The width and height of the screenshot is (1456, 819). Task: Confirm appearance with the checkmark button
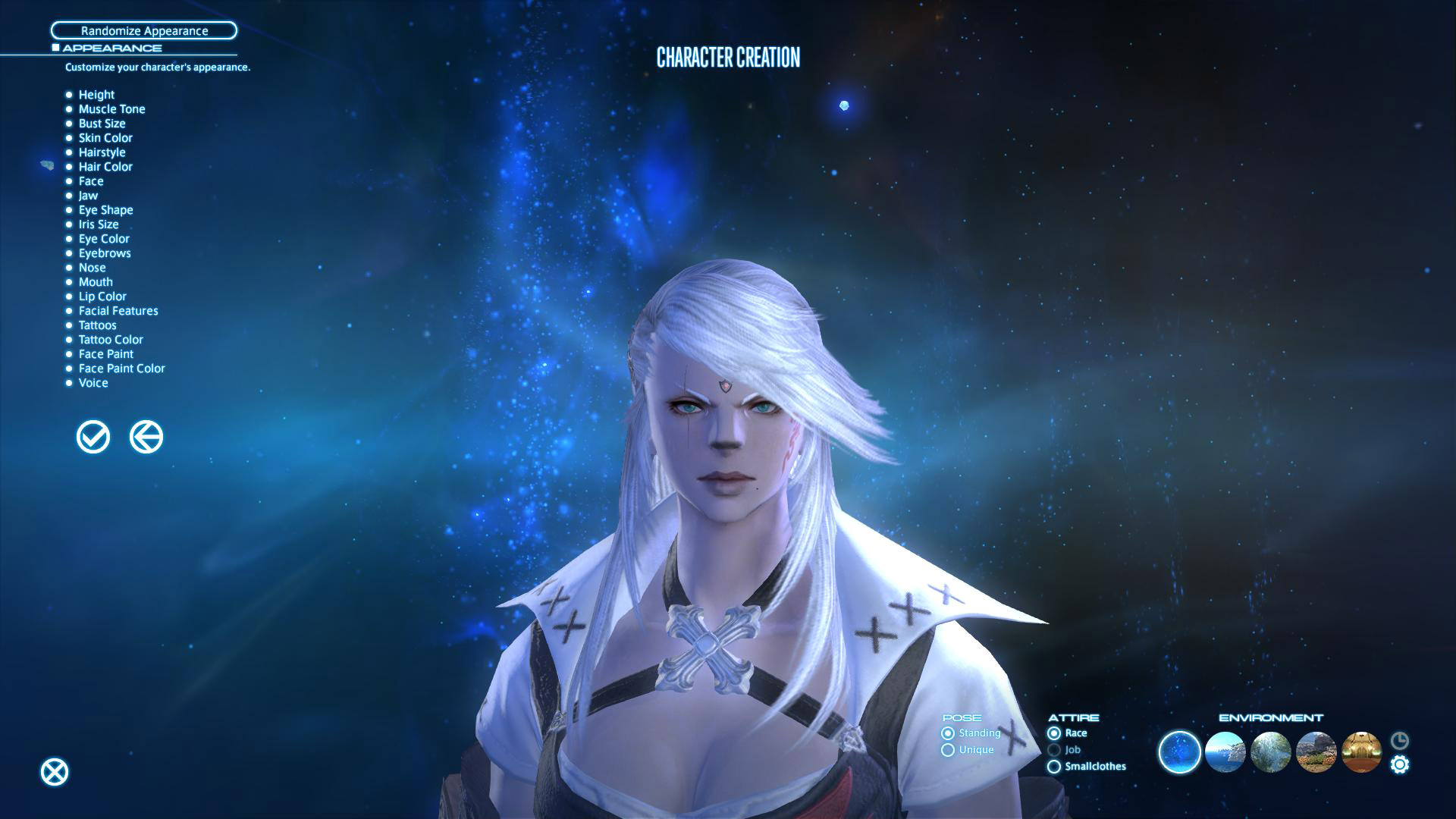click(93, 438)
